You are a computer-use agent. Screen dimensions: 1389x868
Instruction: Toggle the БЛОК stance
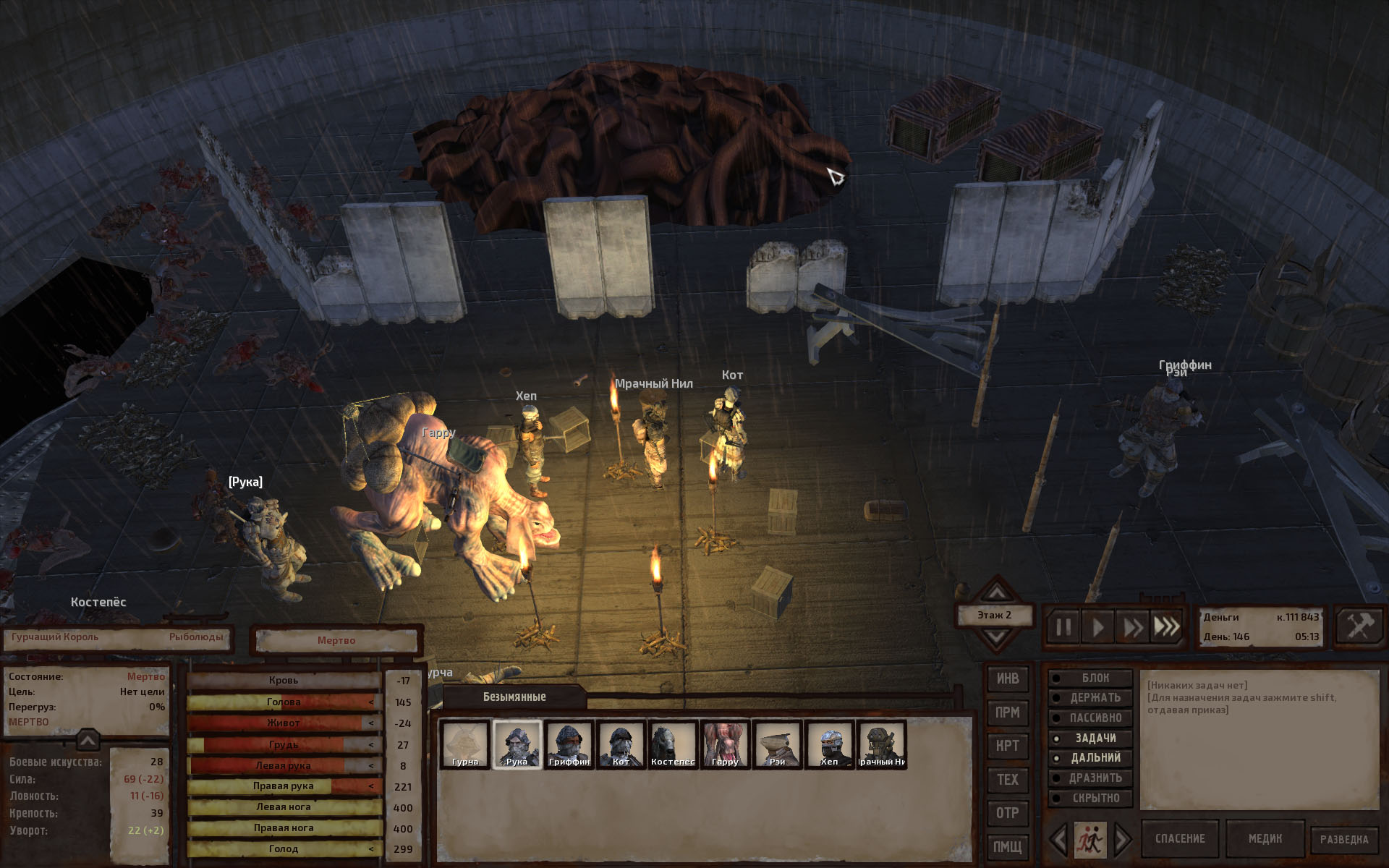click(x=1091, y=678)
